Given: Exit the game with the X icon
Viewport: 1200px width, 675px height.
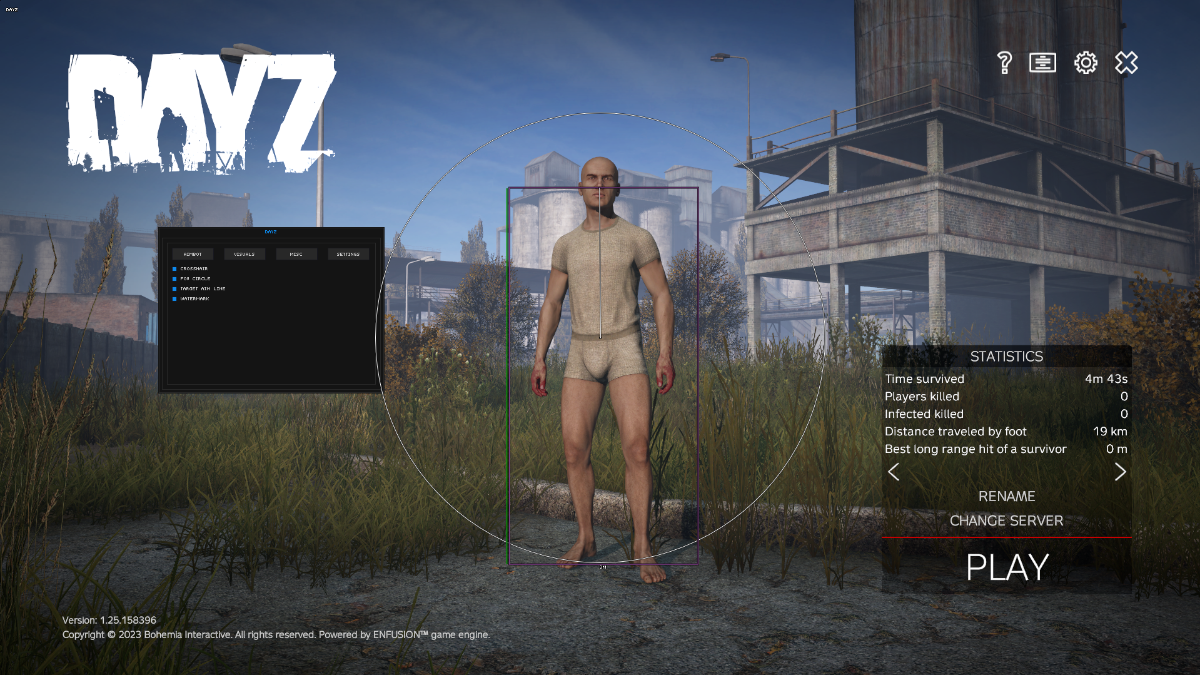Looking at the screenshot, I should [x=1126, y=63].
